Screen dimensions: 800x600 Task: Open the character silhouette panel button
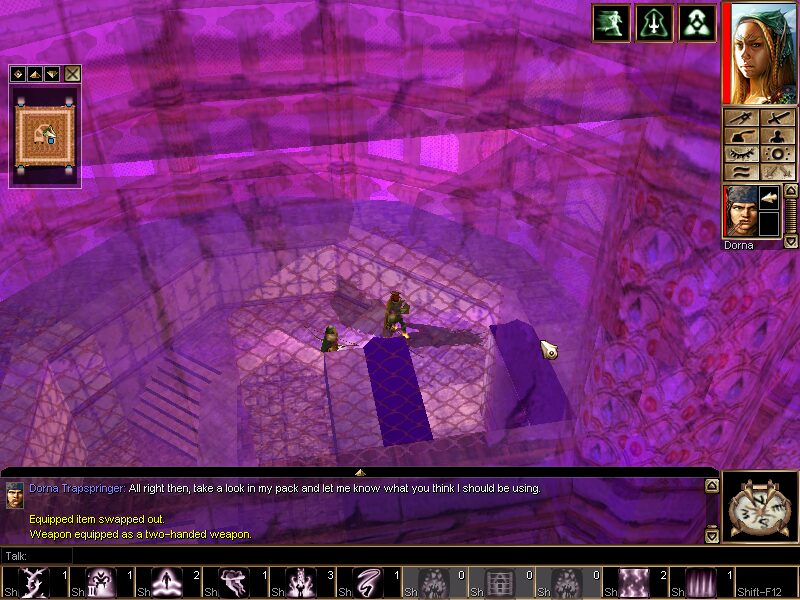click(x=776, y=136)
